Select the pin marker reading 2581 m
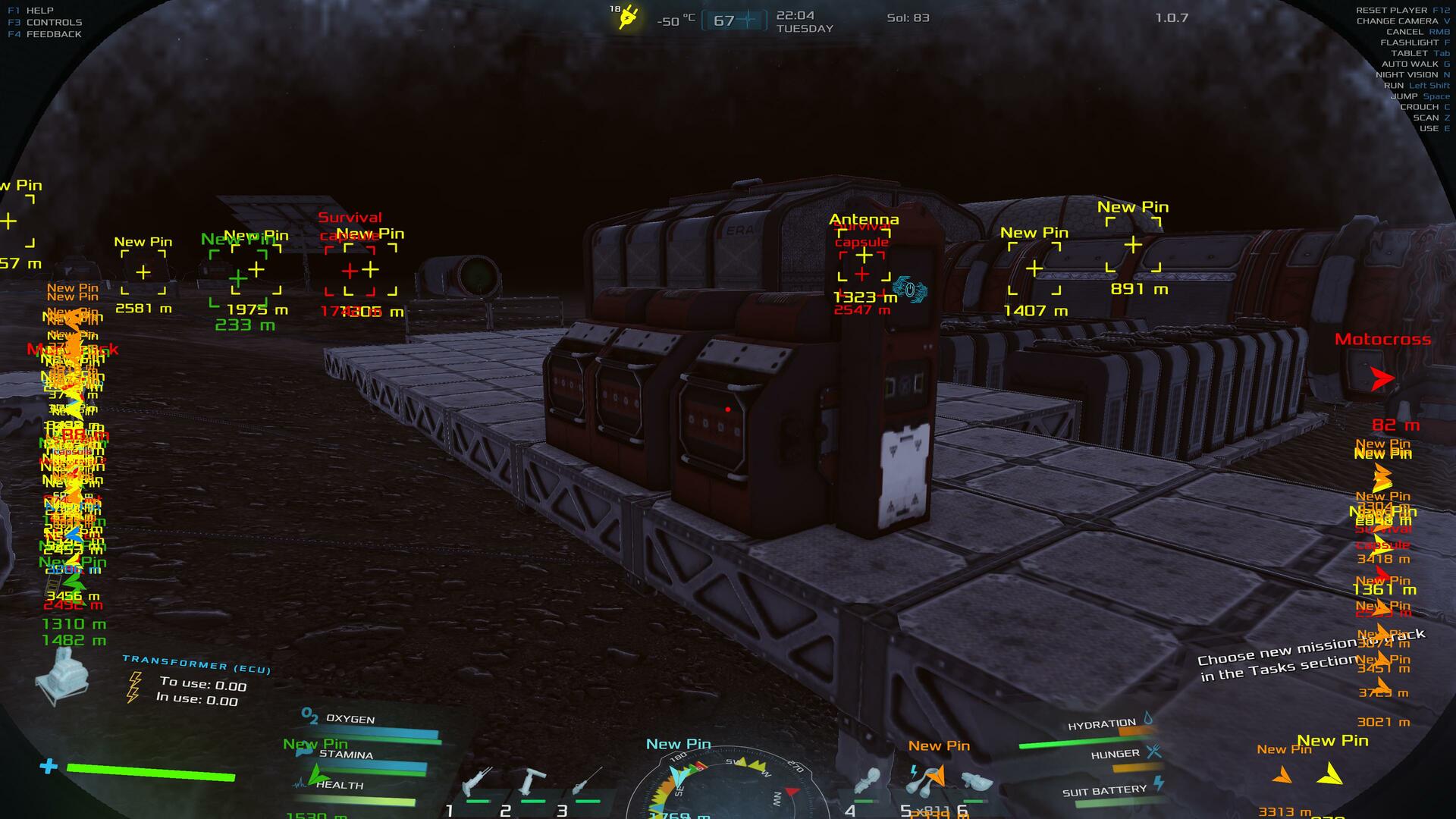The image size is (1456, 819). 143,271
